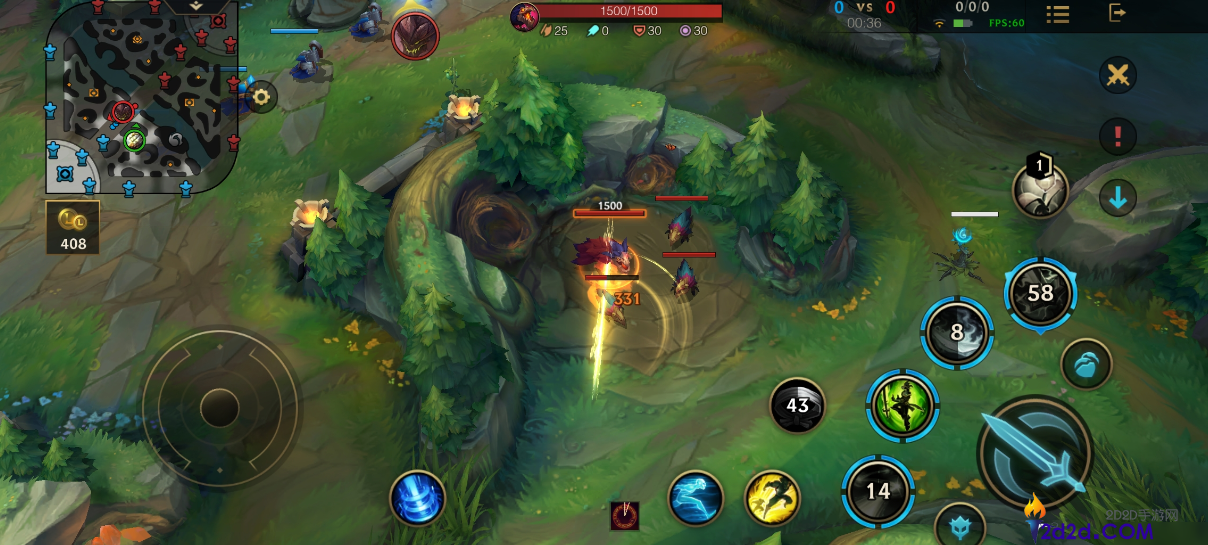Tap the ability on 14-second cooldown
Image resolution: width=1208 pixels, height=545 pixels.
point(878,490)
